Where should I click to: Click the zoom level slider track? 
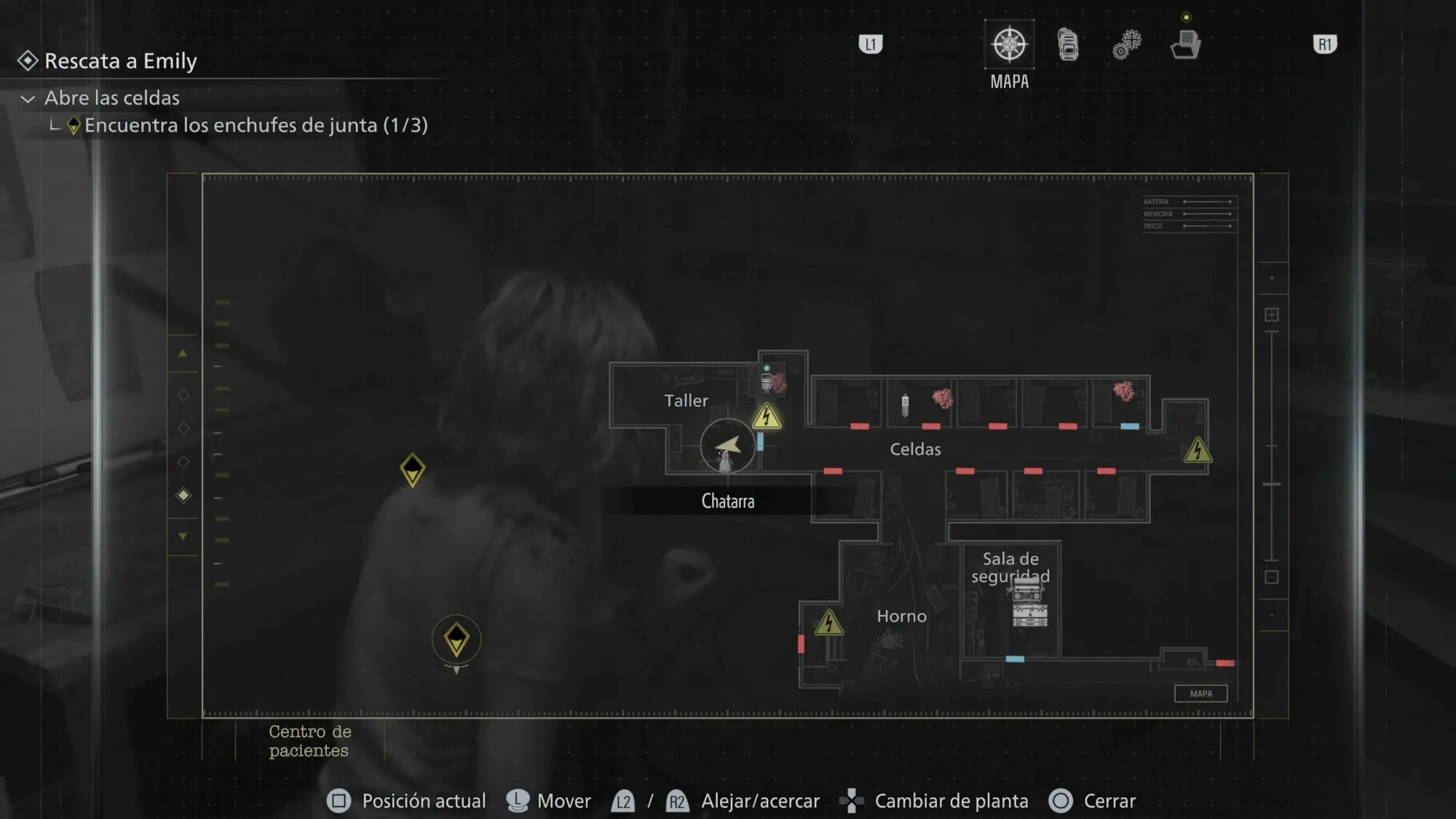tap(1272, 446)
